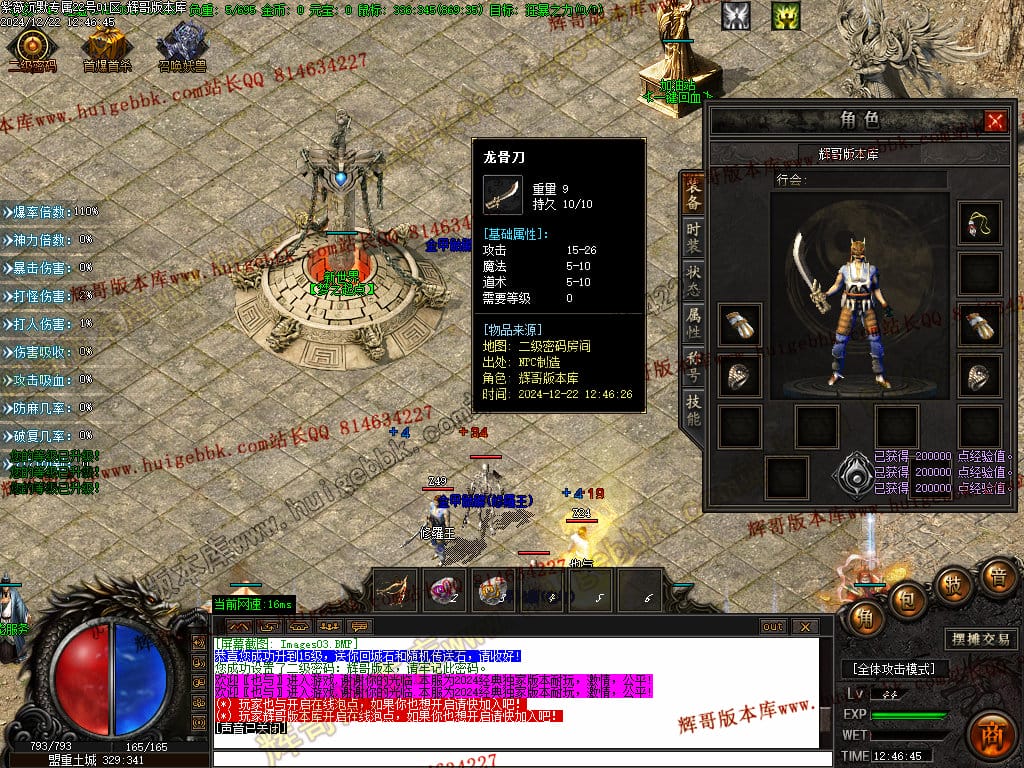Close the chat window with X
The width and height of the screenshot is (1024, 768).
(804, 627)
